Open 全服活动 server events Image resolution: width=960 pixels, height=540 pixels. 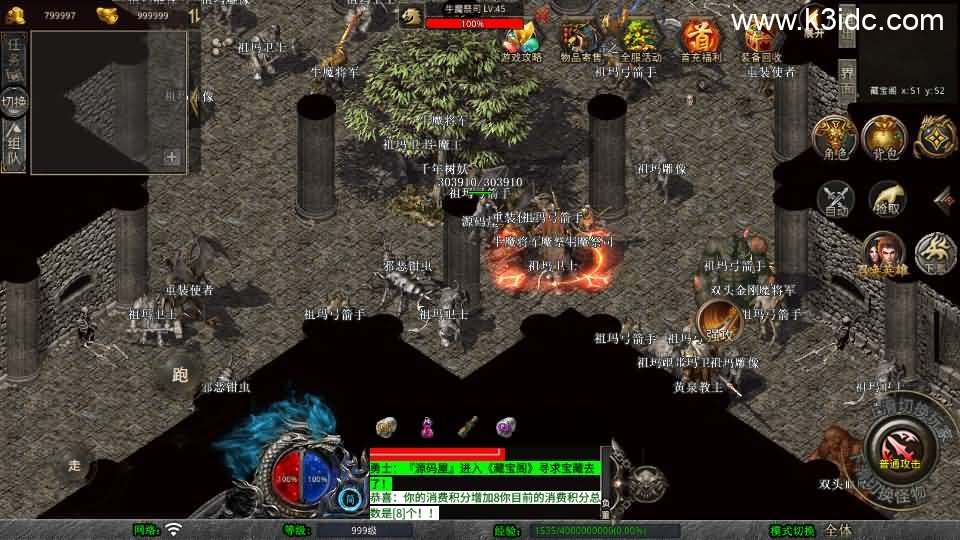(641, 41)
